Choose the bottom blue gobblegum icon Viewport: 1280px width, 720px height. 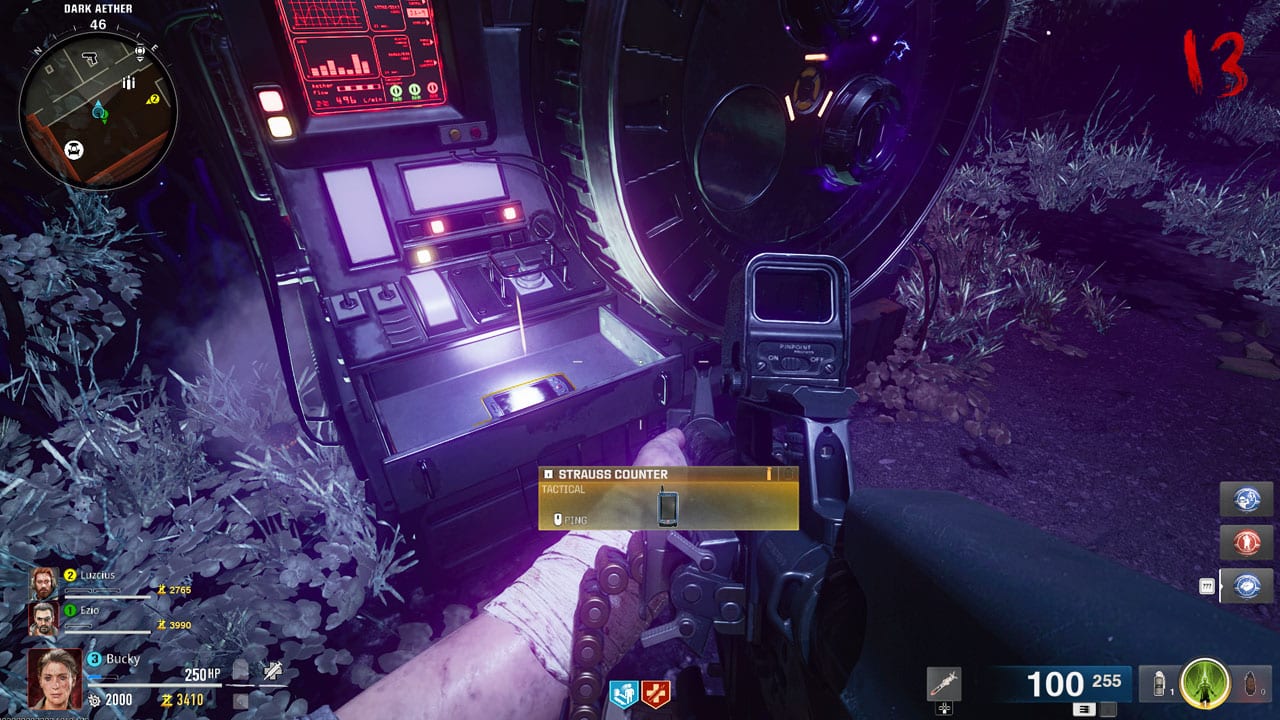tap(1247, 586)
